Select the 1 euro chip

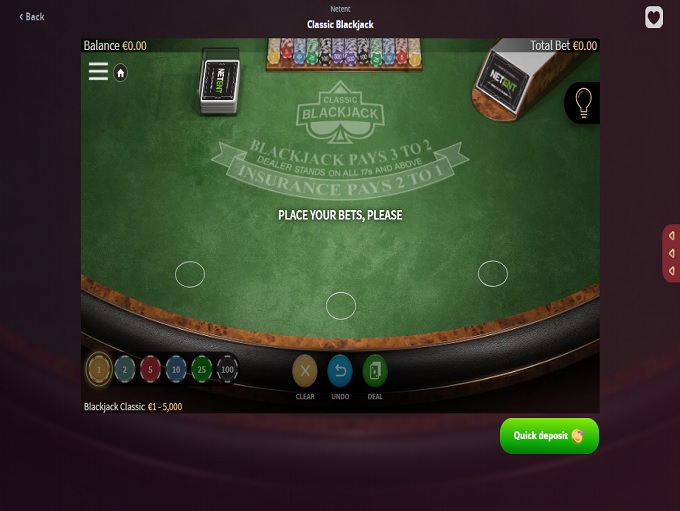[x=99, y=370]
